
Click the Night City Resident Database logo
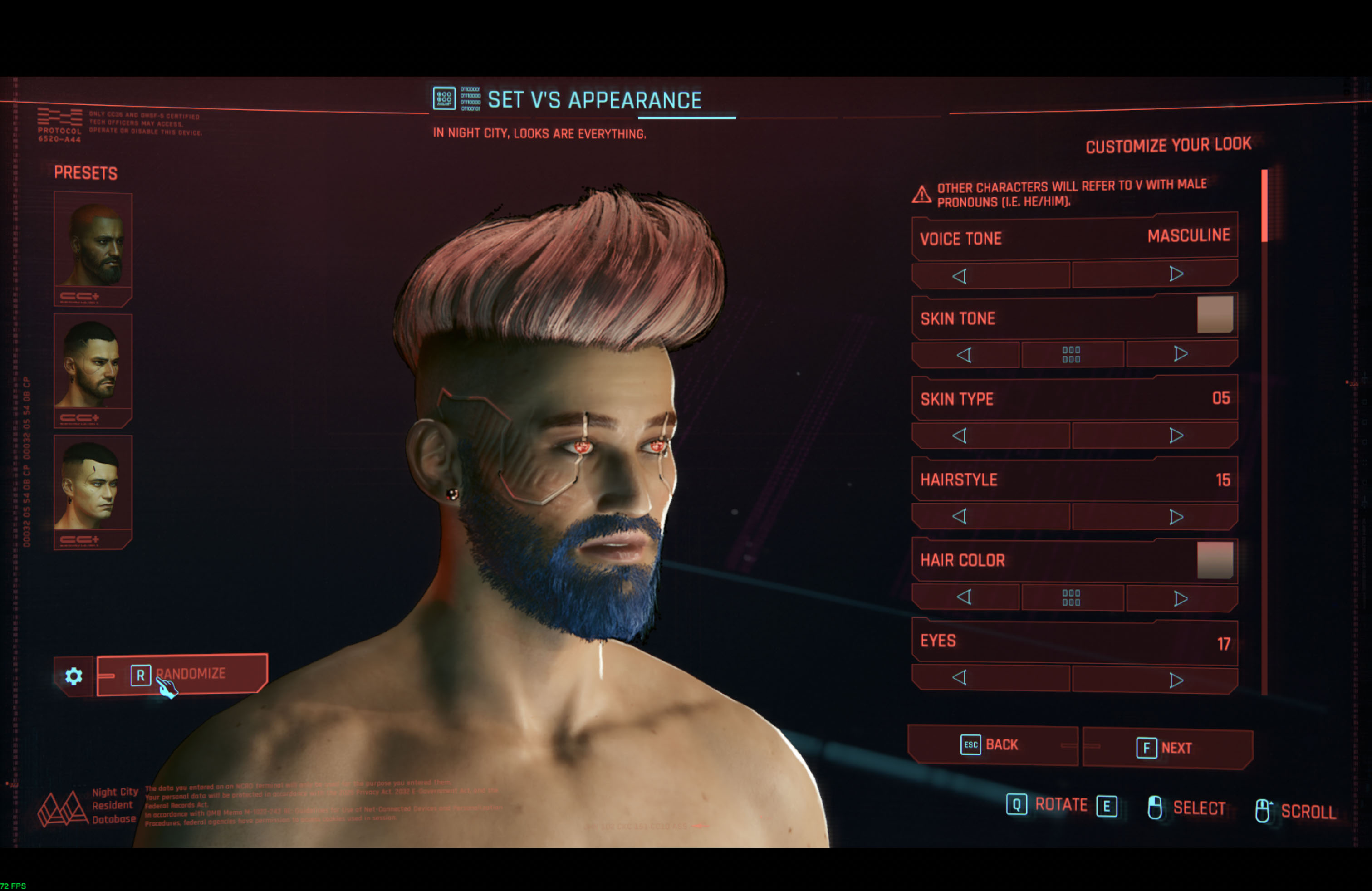point(64,807)
